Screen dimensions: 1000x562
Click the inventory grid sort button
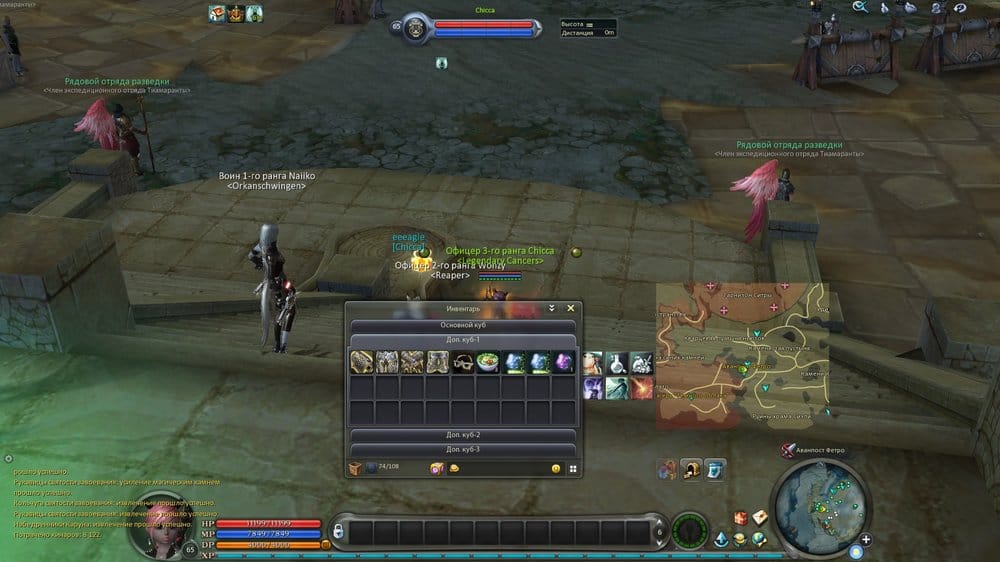point(573,468)
